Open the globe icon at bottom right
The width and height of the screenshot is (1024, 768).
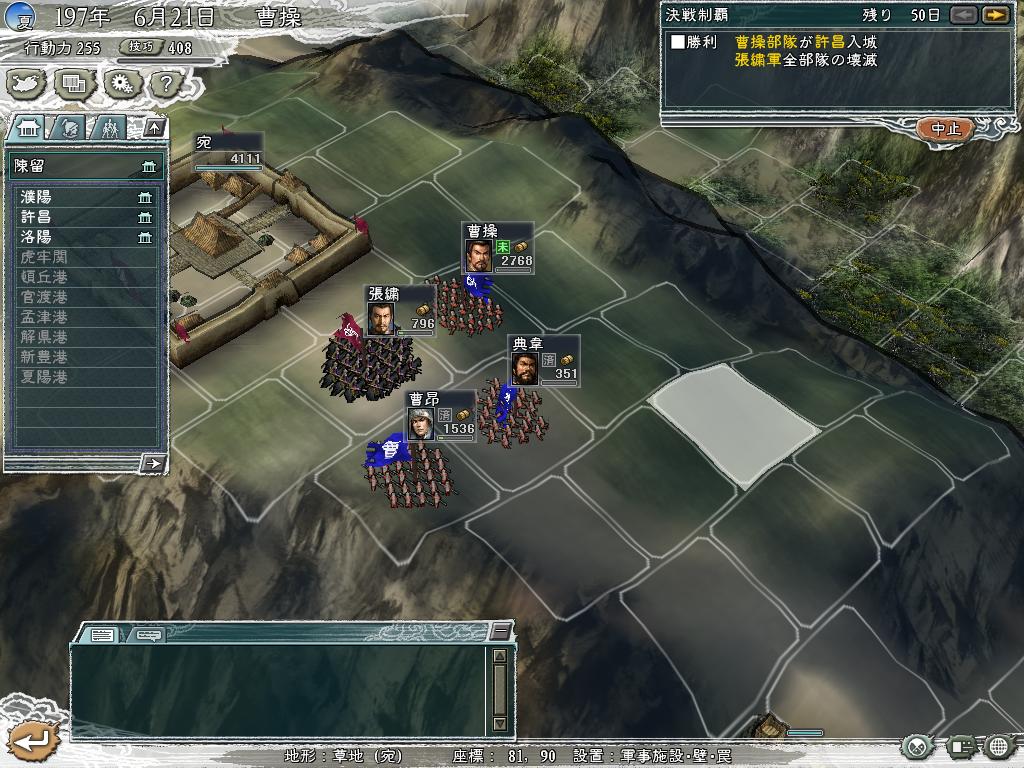click(x=998, y=746)
